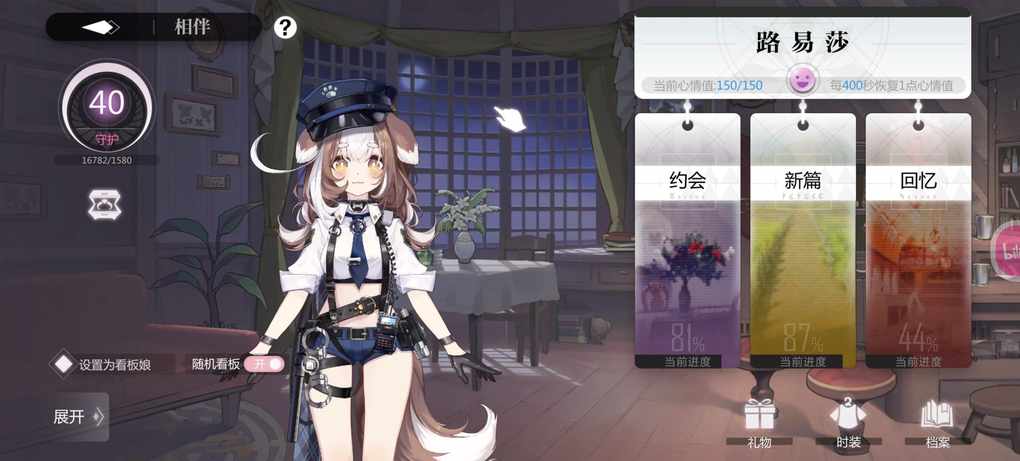View the 档案 profile archive
Image resolution: width=1020 pixels, height=461 pixels.
tap(937, 421)
